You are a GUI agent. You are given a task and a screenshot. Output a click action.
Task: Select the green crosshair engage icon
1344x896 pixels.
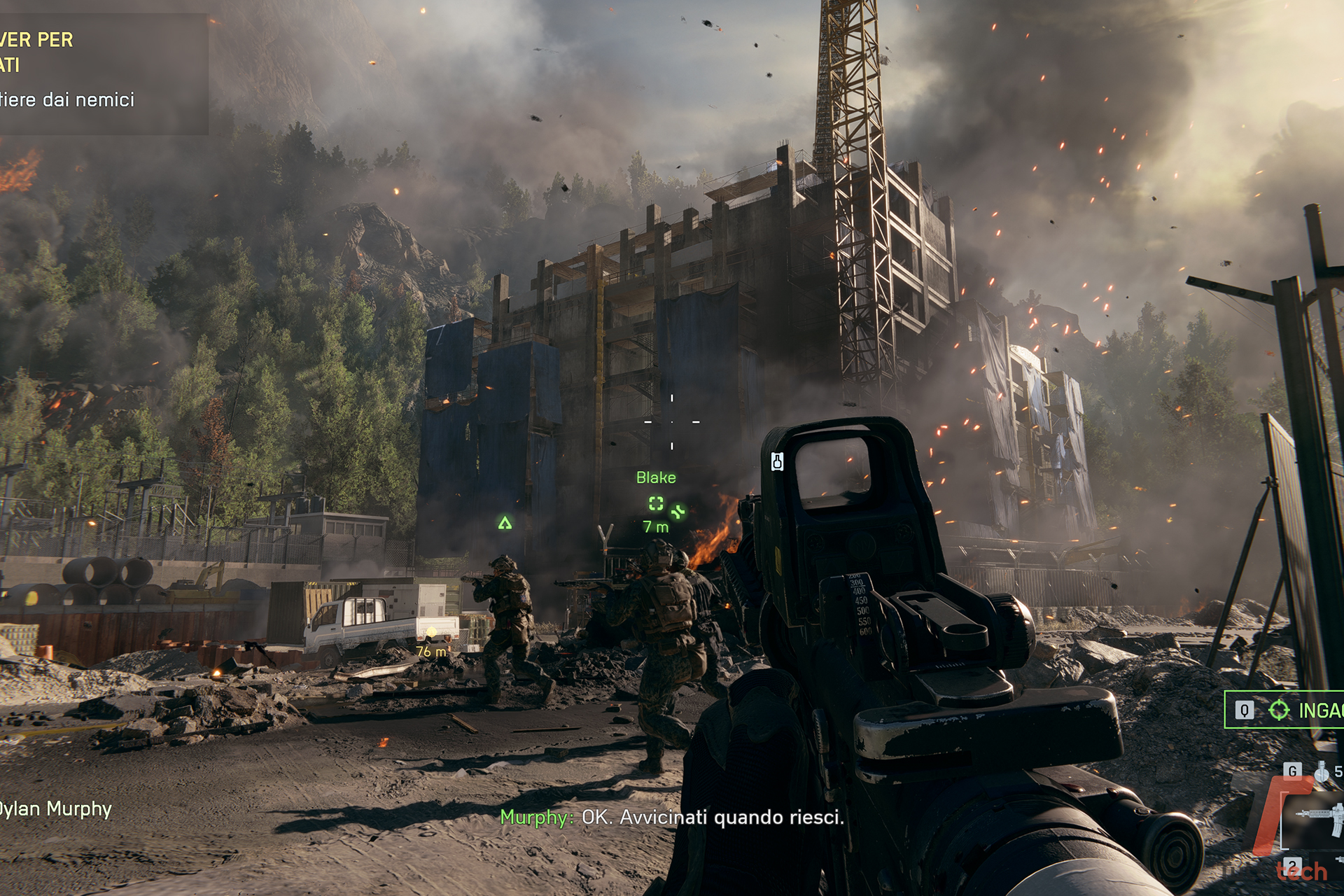pos(1279,710)
